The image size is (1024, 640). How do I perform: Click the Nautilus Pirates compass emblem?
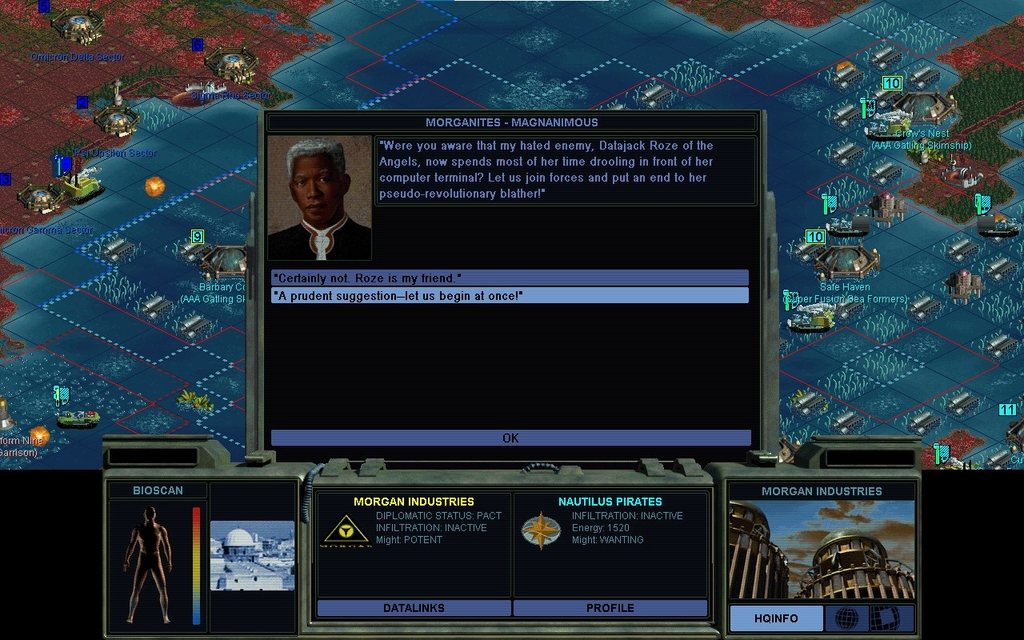[541, 530]
